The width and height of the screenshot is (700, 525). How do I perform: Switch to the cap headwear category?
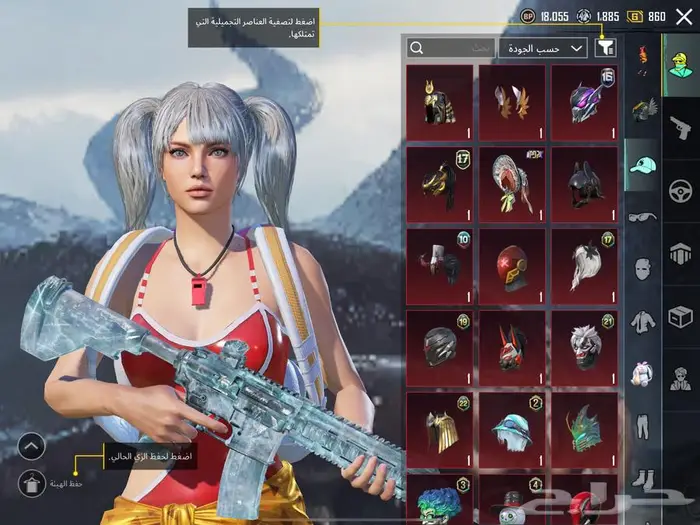(x=643, y=165)
